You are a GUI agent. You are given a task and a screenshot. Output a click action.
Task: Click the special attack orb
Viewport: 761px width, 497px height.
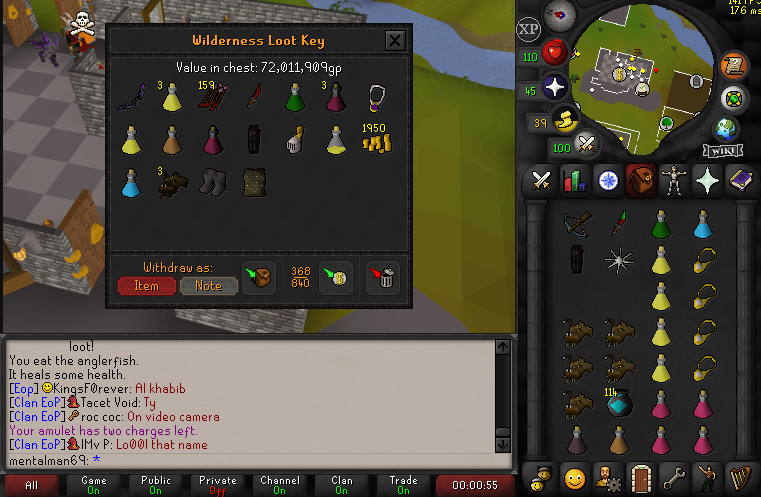click(x=587, y=142)
